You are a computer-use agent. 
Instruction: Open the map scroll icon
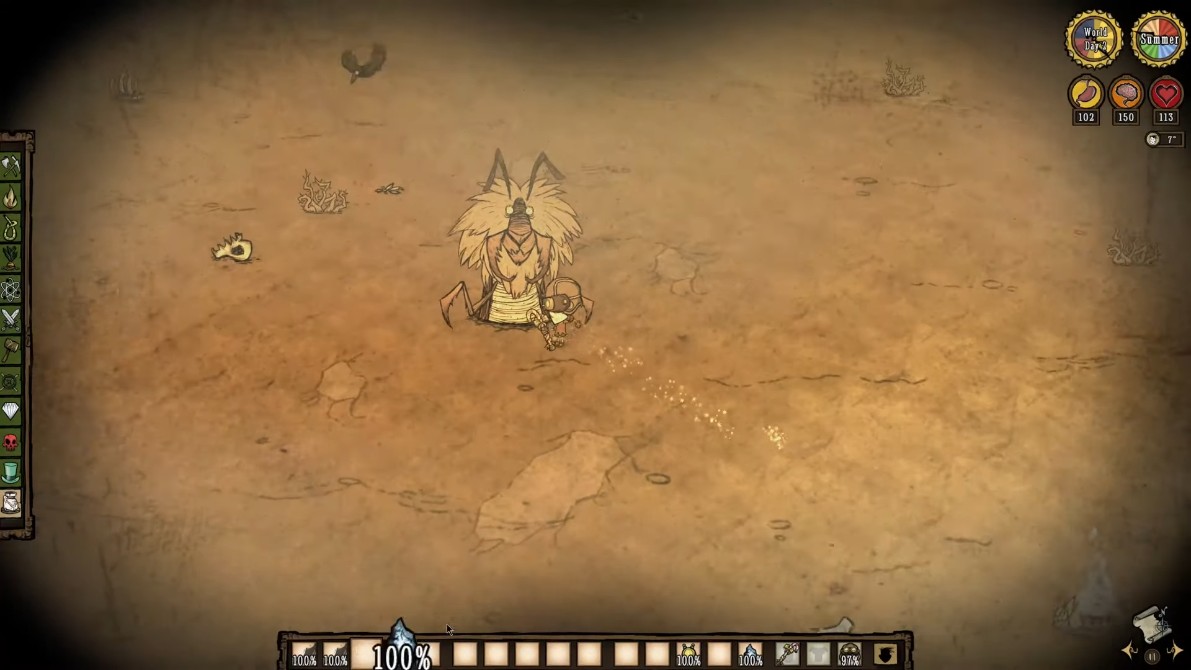[x=1152, y=627]
